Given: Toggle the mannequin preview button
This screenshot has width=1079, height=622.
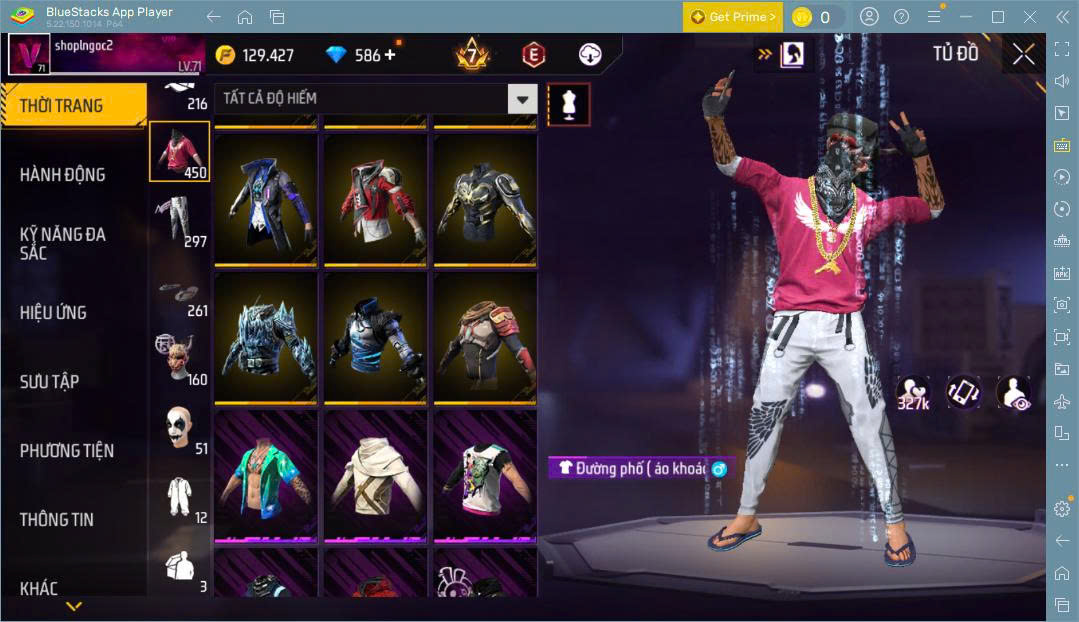Looking at the screenshot, I should [568, 104].
